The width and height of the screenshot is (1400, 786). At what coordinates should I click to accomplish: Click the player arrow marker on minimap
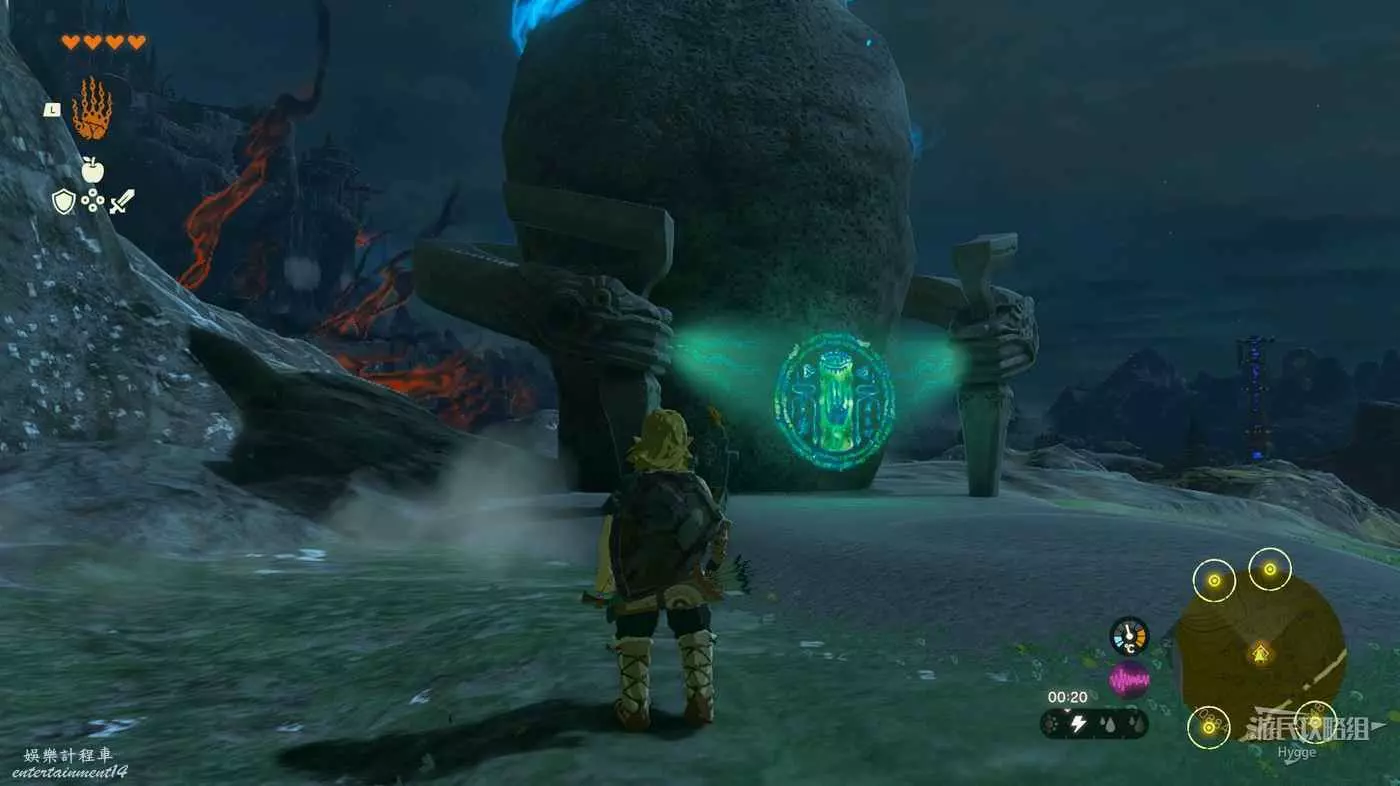pyautogui.click(x=1260, y=655)
